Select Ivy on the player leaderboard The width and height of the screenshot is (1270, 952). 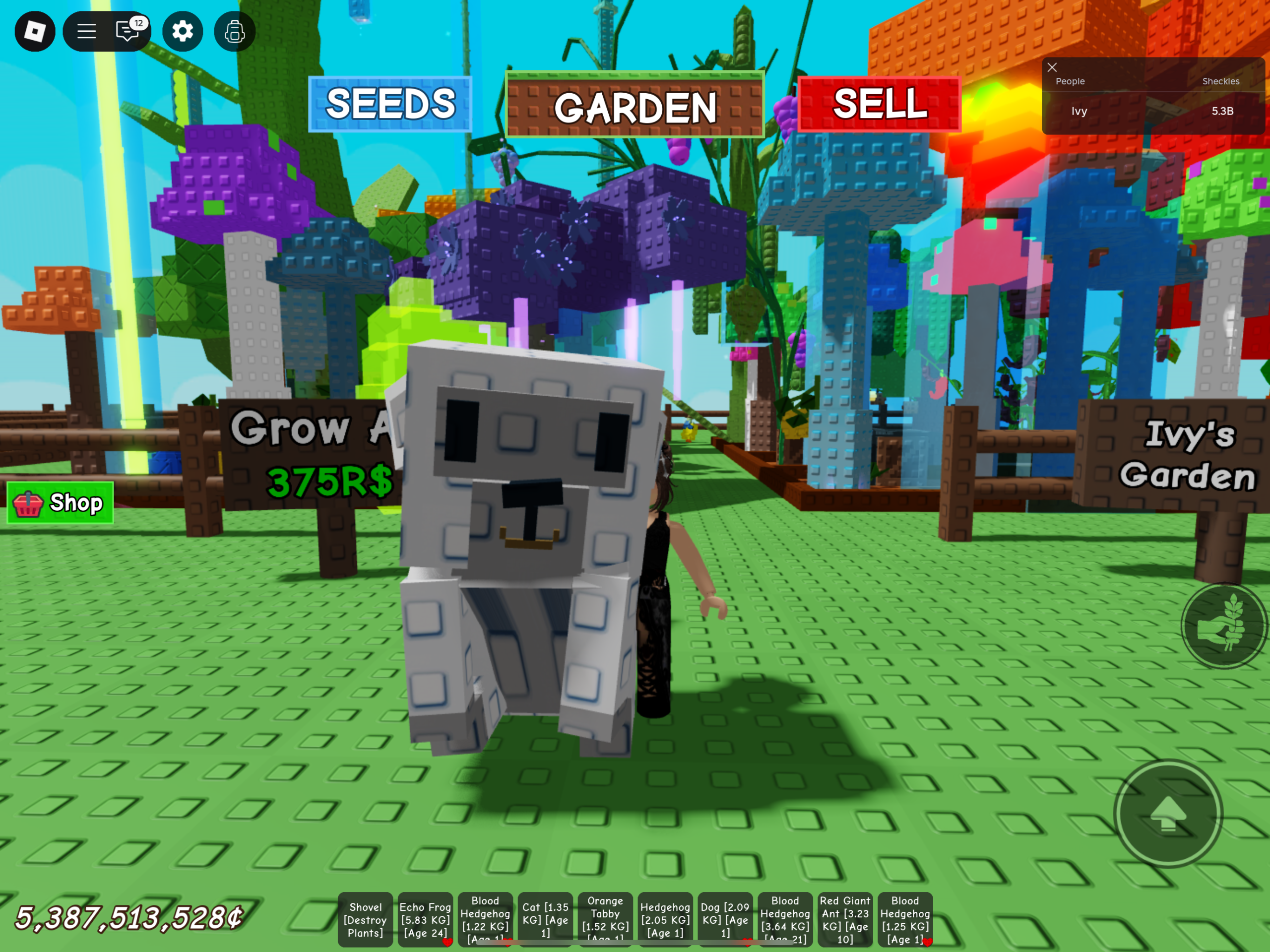coord(1079,111)
